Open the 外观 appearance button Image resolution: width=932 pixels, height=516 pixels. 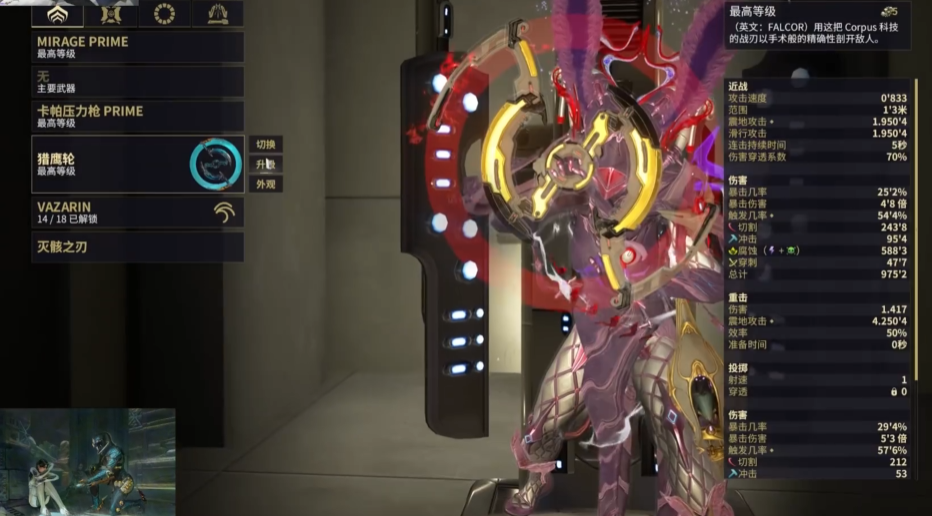266,184
